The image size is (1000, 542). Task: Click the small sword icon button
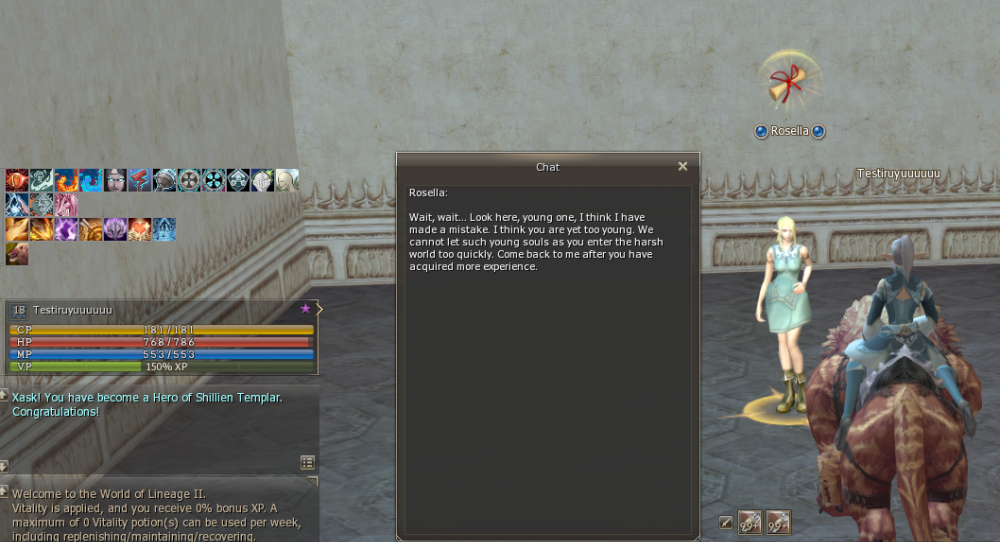(726, 521)
